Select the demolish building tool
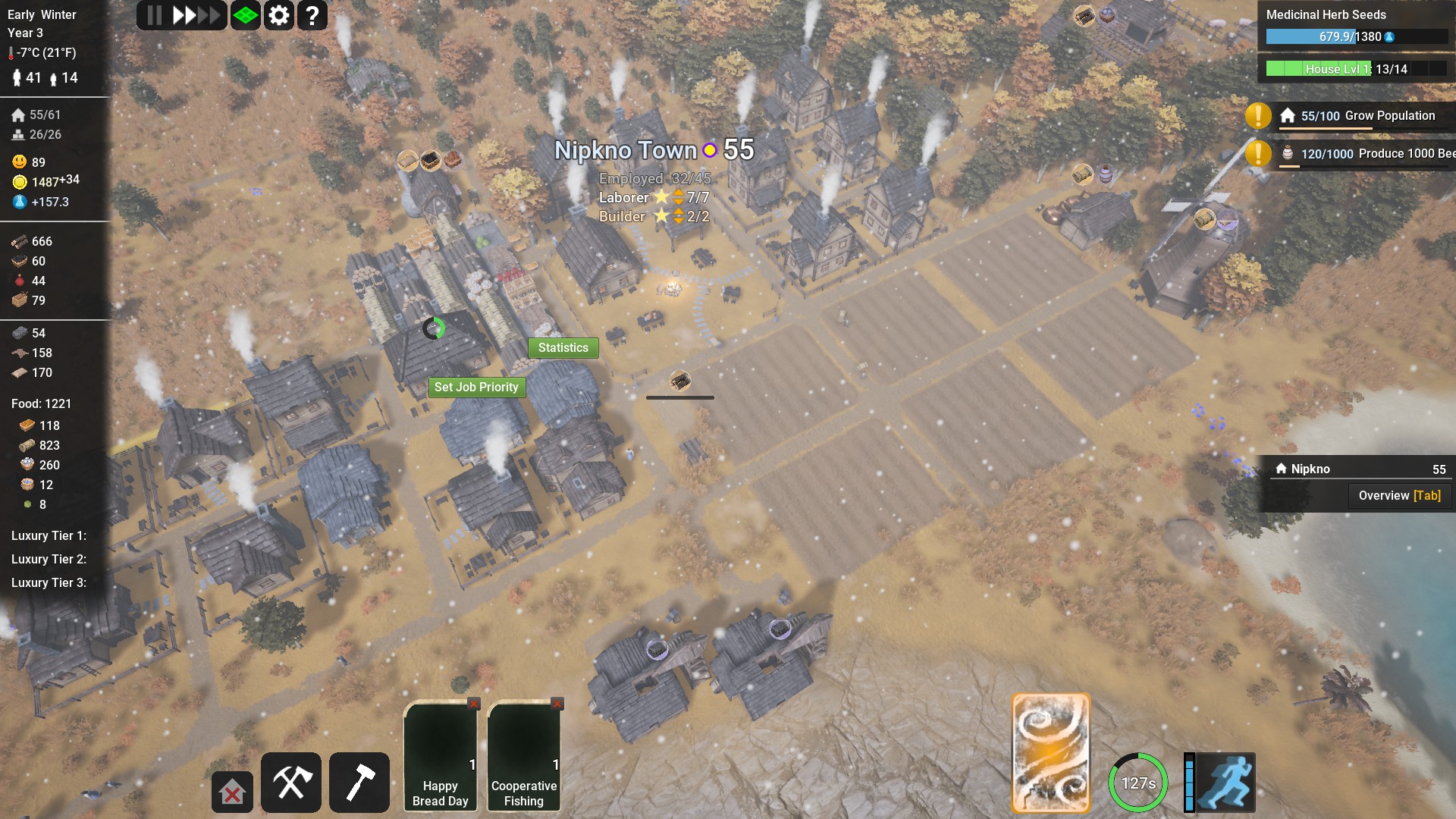This screenshot has width=1456, height=819. (232, 792)
